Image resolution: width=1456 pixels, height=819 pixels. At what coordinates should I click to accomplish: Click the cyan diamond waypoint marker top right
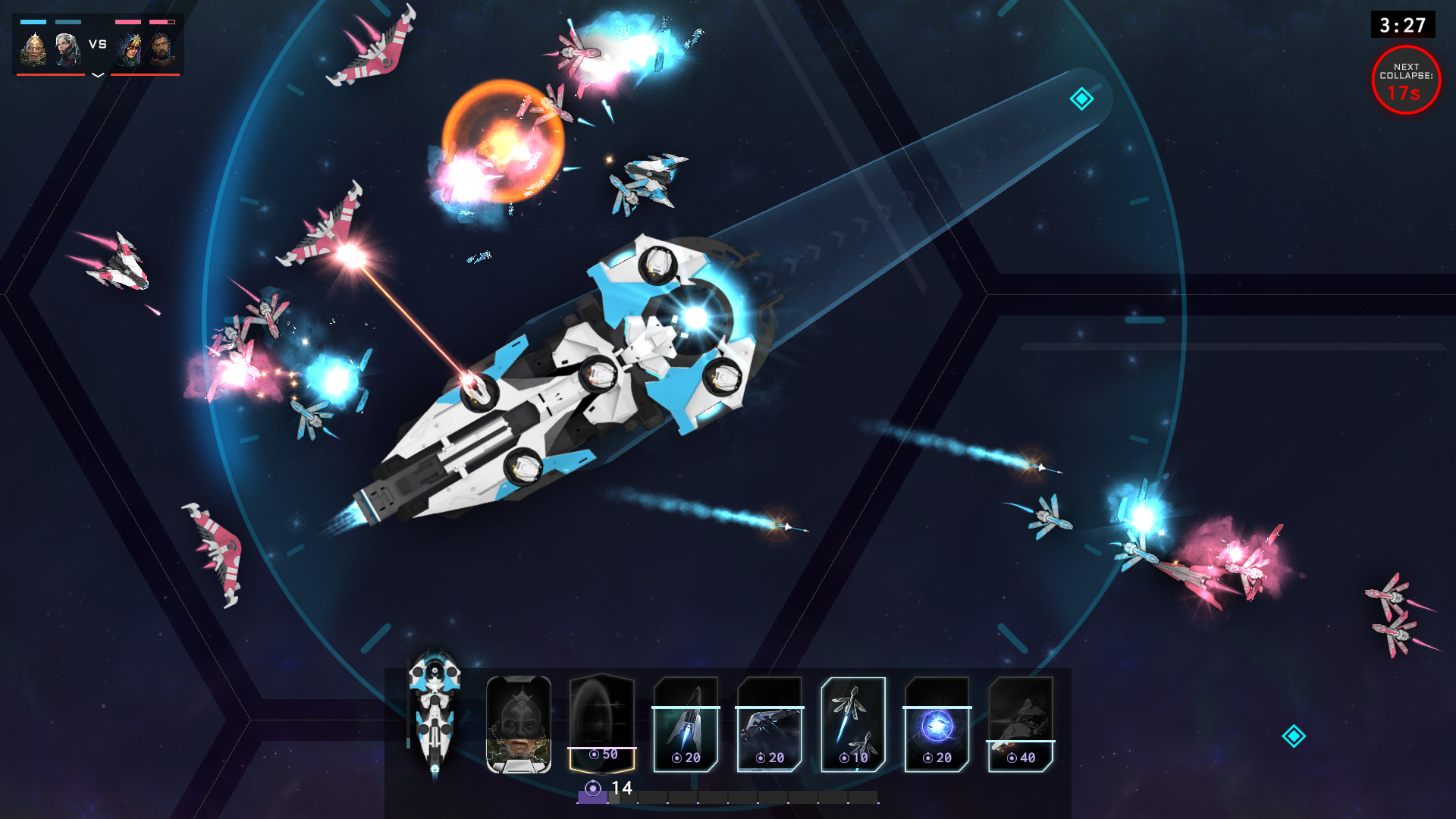[x=1082, y=99]
